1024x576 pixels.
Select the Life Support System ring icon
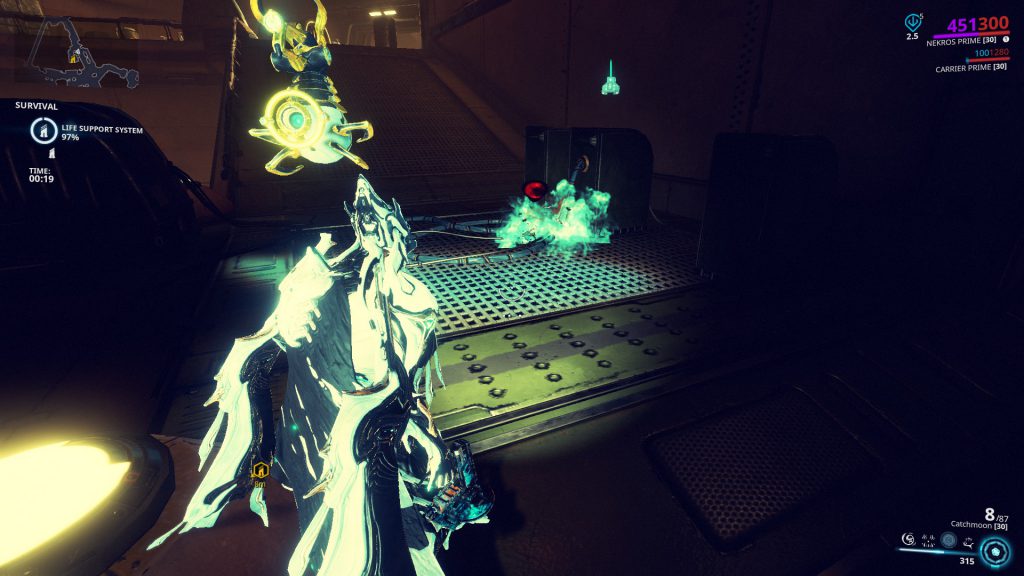(44, 130)
